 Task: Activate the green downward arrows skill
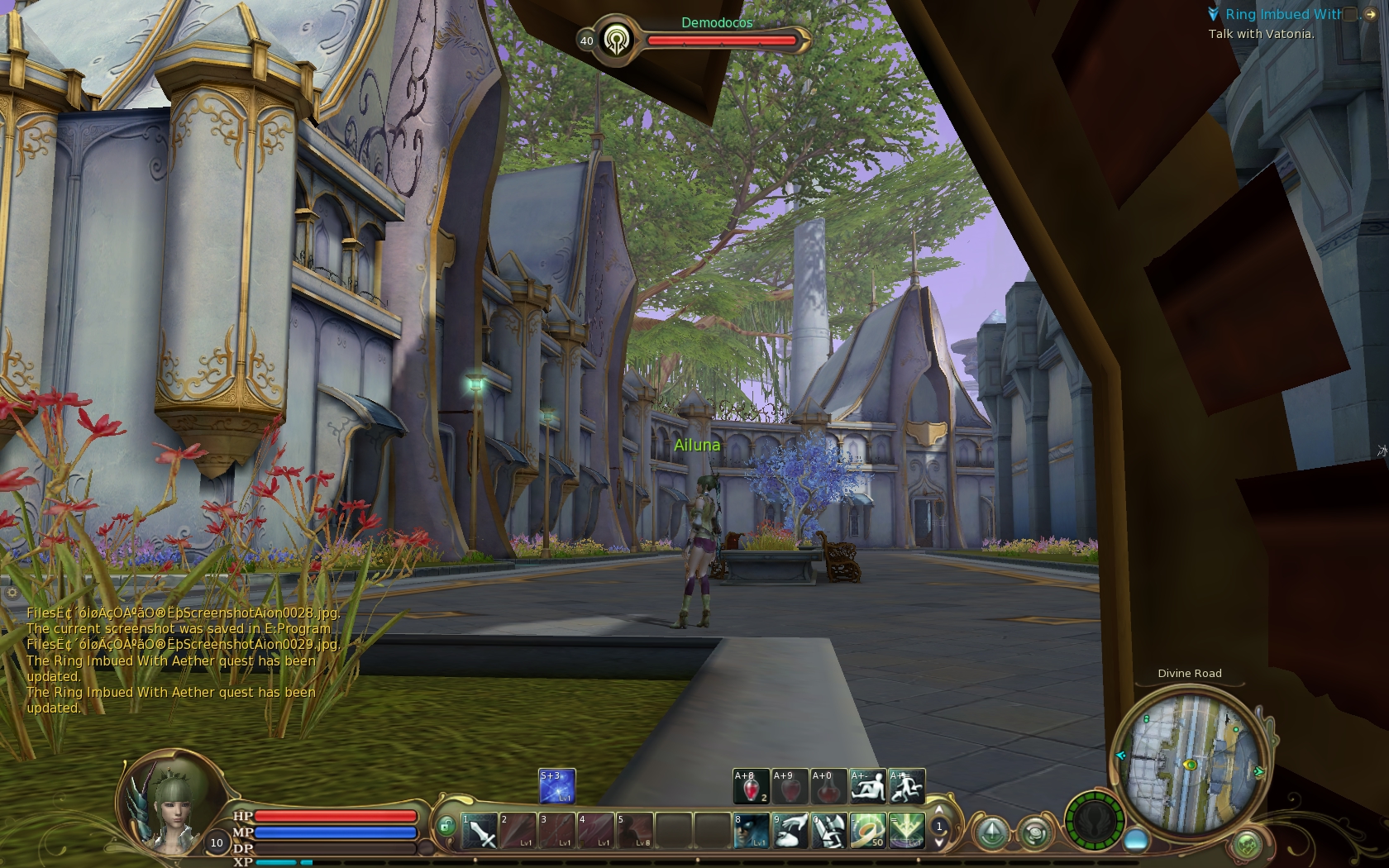tap(906, 831)
